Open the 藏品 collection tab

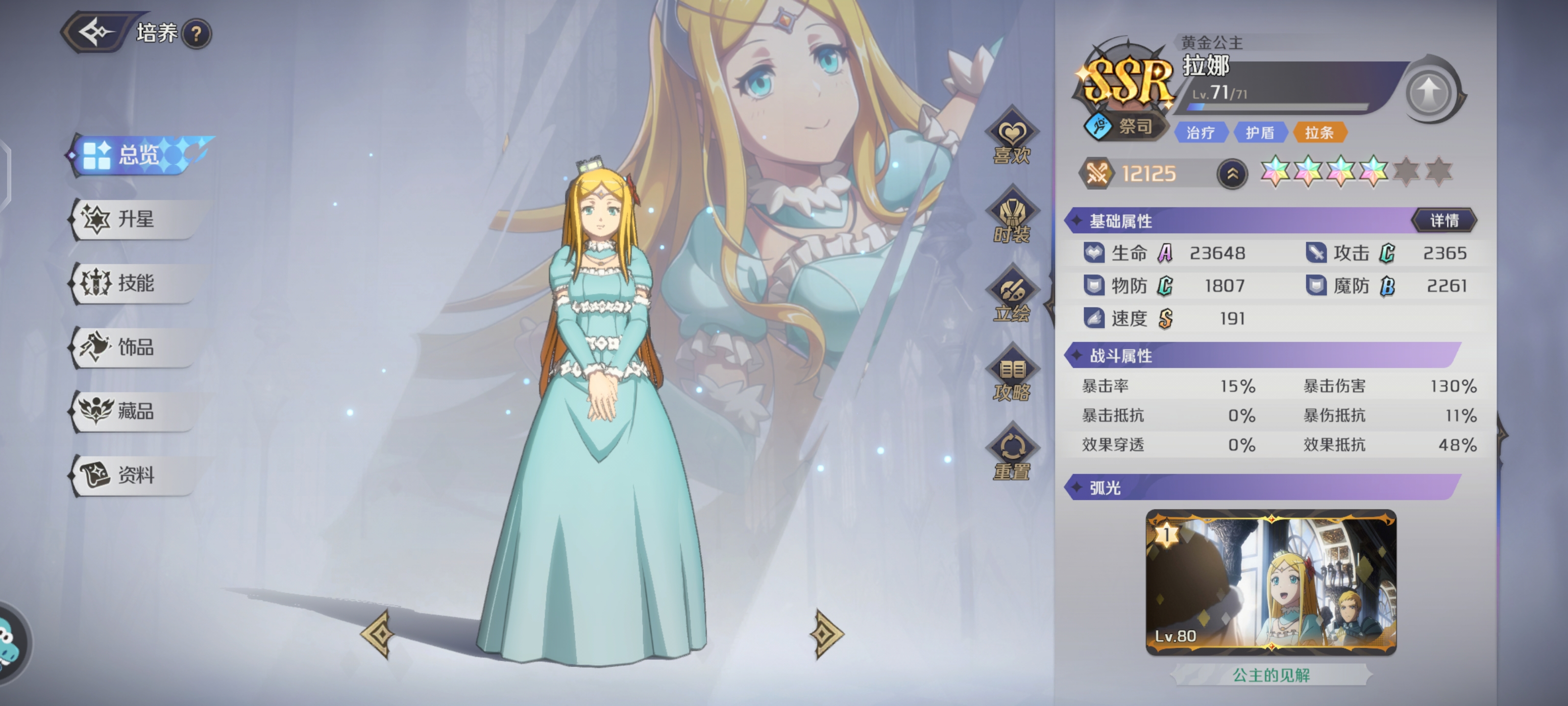[135, 411]
